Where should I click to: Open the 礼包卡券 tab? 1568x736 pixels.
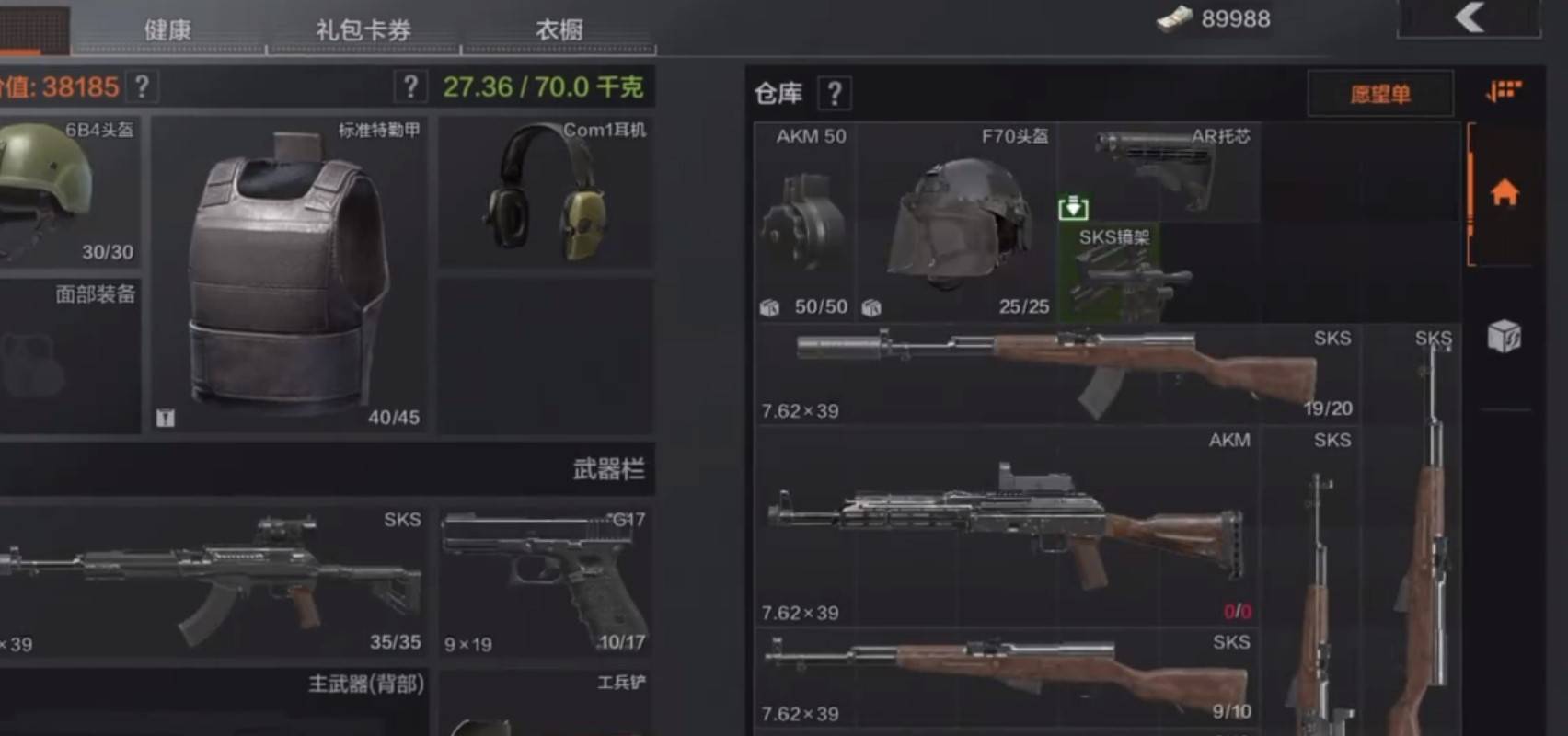361,29
